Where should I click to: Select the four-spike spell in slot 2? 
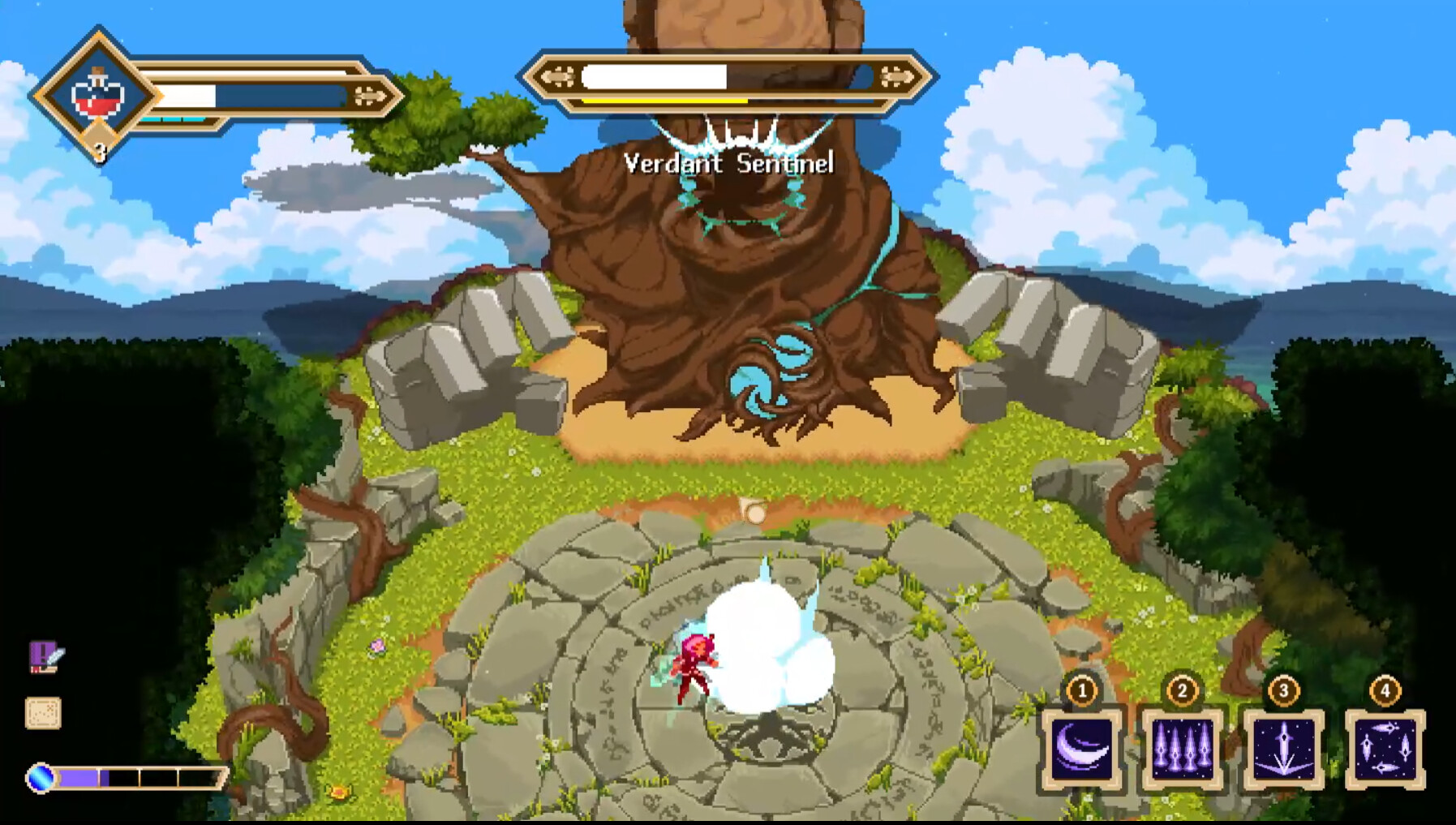[x=1183, y=750]
